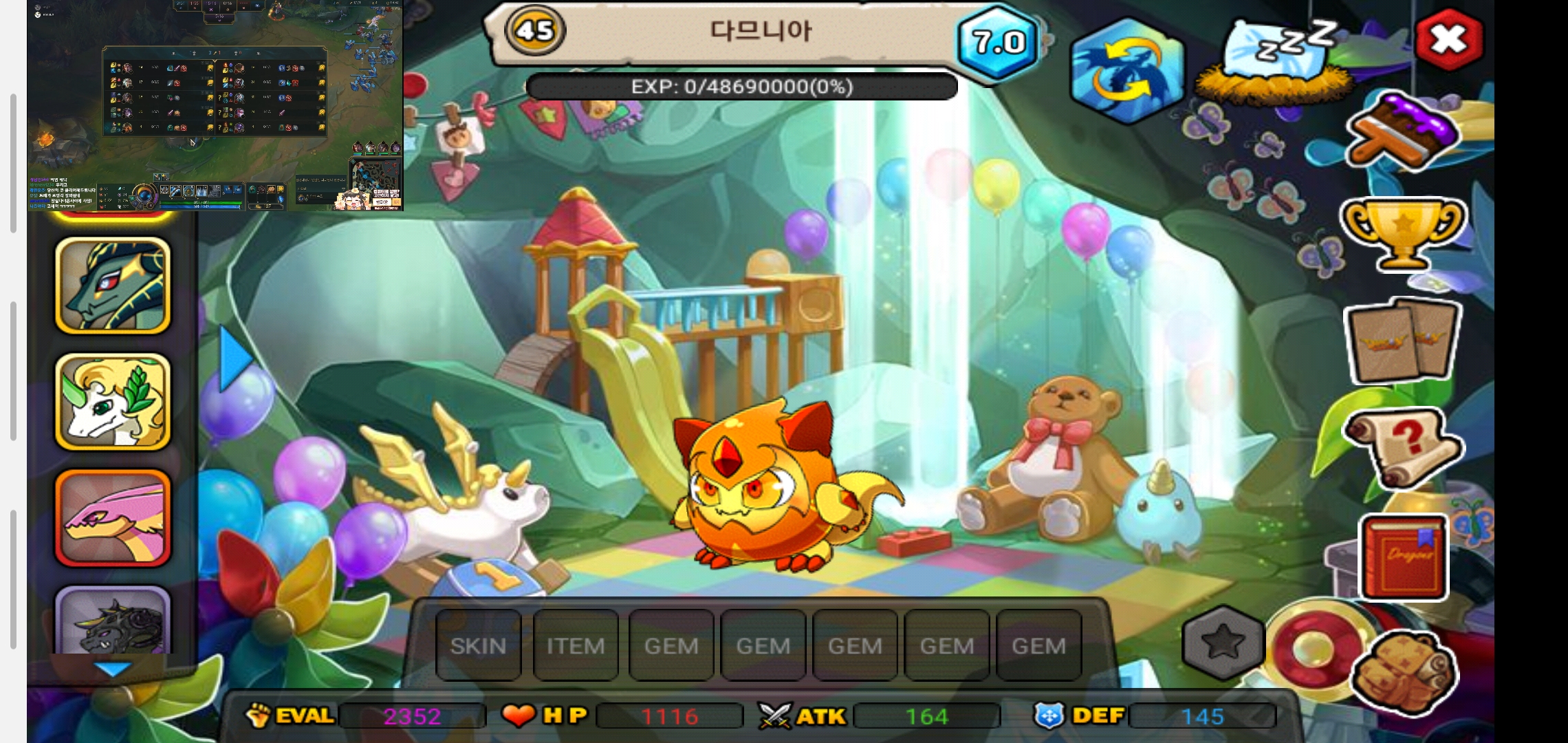The width and height of the screenshot is (1568, 743).
Task: Open the brown card deck icon
Action: (1403, 341)
